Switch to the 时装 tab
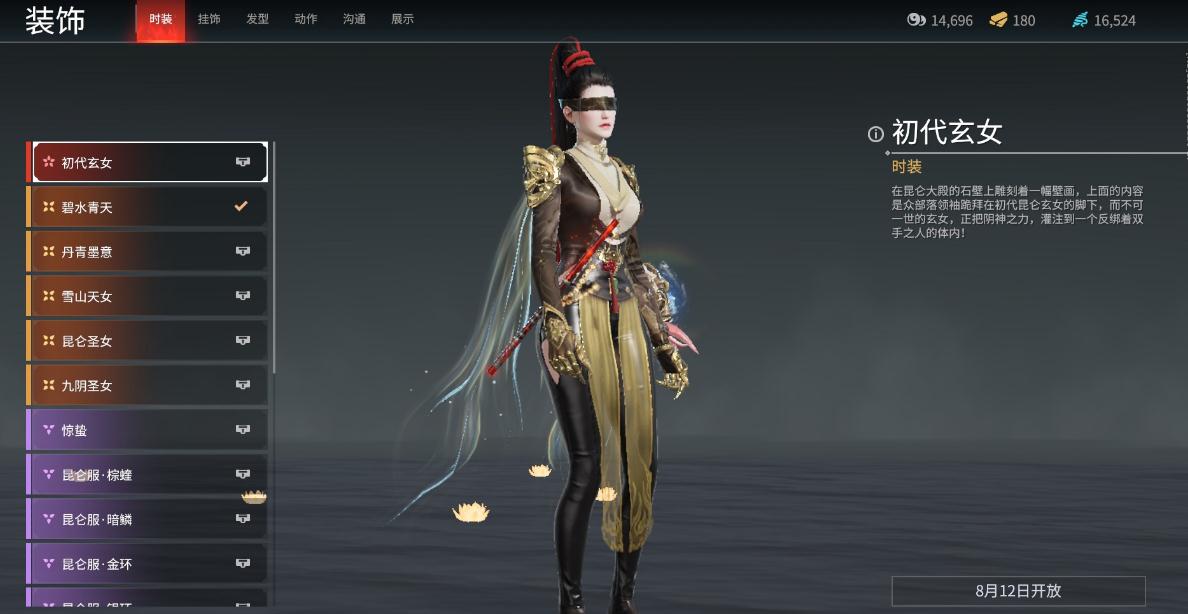The image size is (1188, 614). point(160,19)
